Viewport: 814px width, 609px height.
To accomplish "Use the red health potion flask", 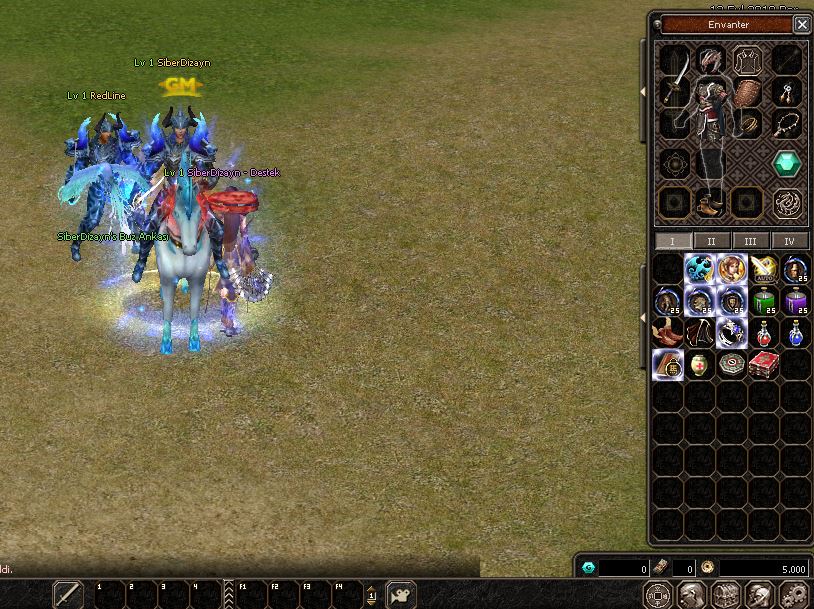I will click(765, 332).
